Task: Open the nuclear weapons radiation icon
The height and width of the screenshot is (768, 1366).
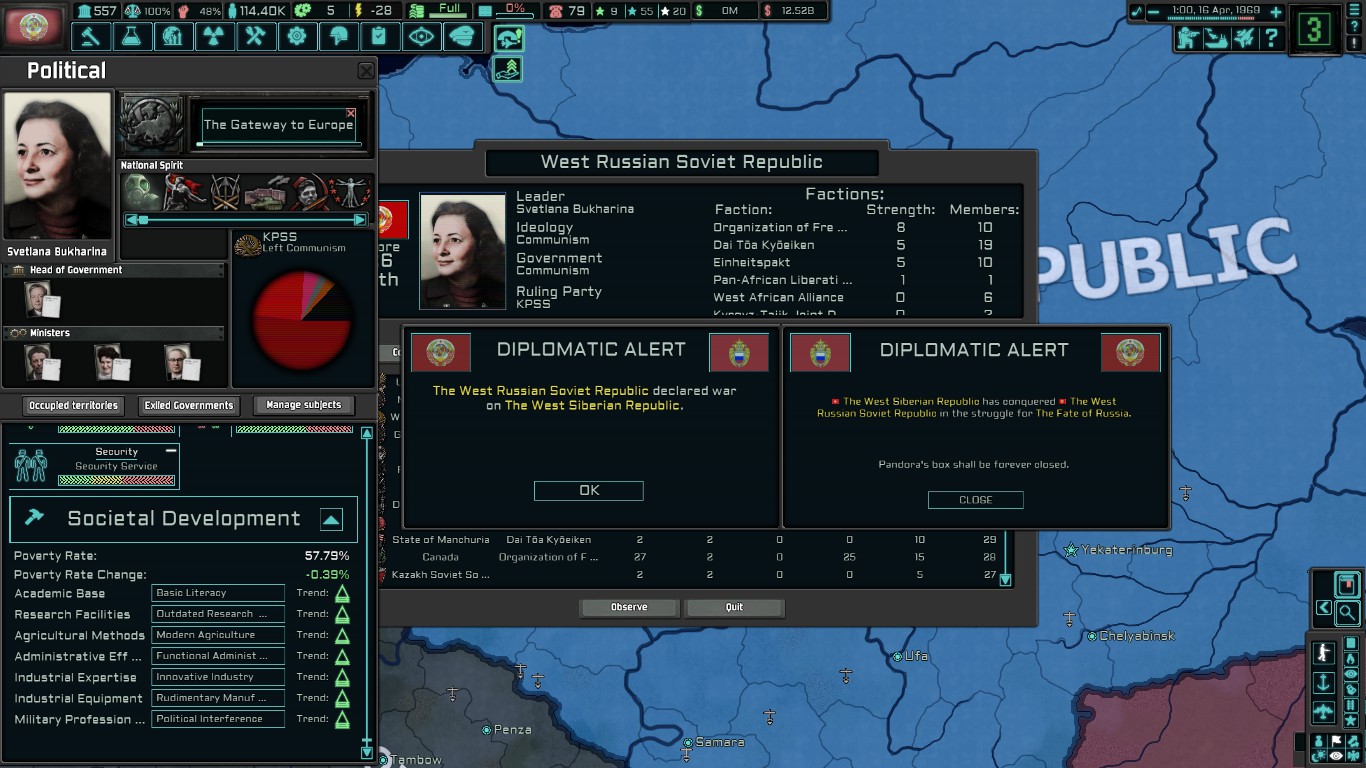Action: pyautogui.click(x=215, y=35)
